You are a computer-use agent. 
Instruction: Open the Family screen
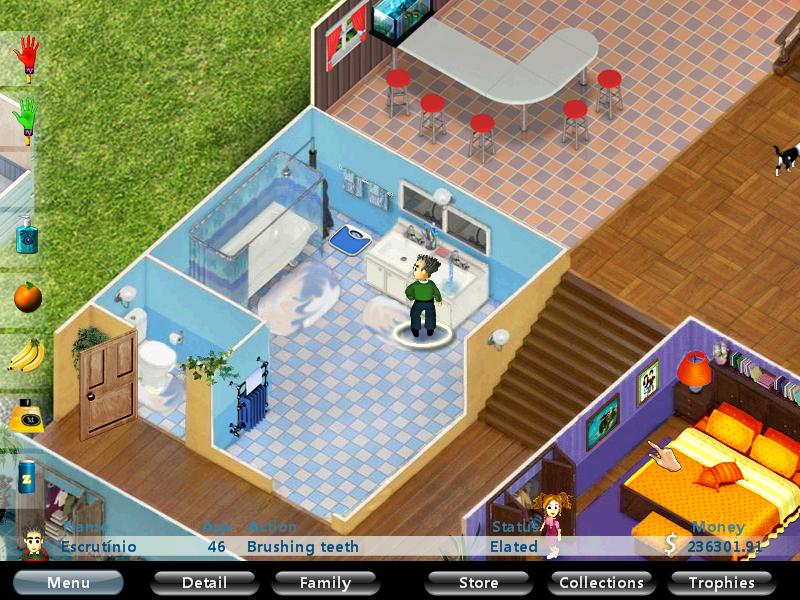coord(326,582)
